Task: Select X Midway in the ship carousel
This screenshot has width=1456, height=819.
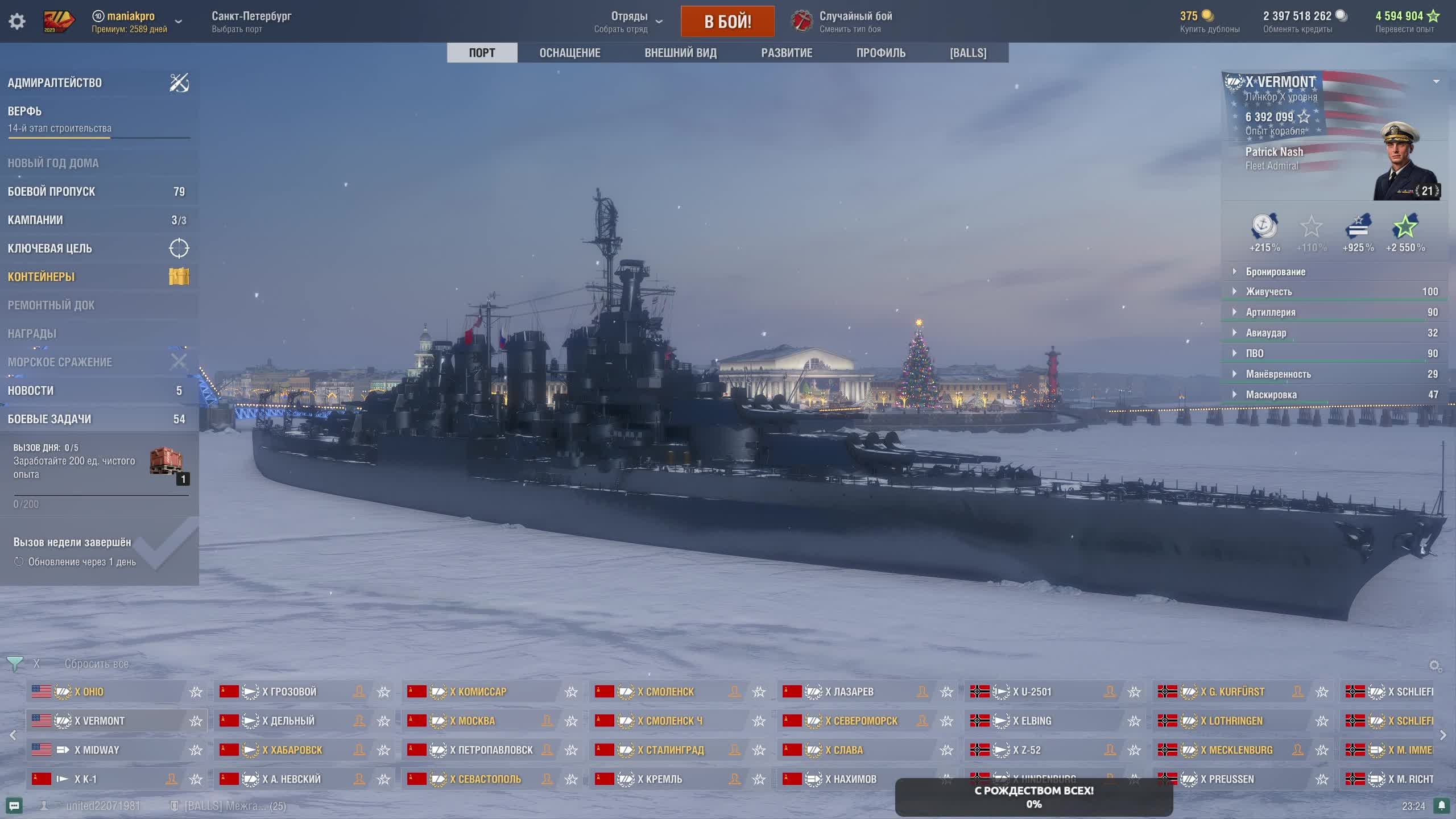Action: pyautogui.click(x=97, y=750)
